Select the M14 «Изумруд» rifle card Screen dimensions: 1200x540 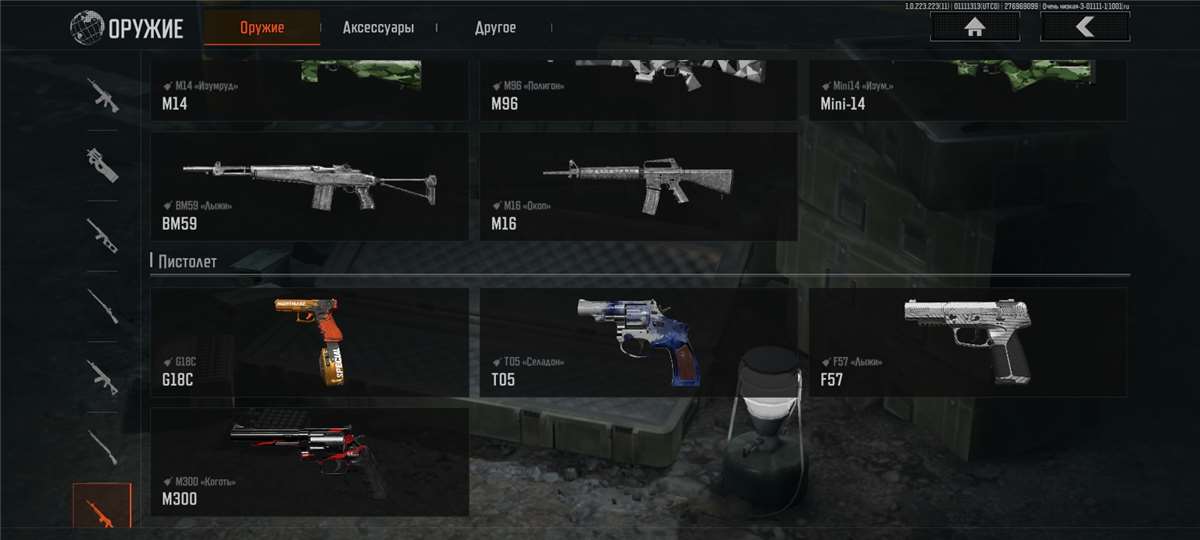click(x=309, y=91)
